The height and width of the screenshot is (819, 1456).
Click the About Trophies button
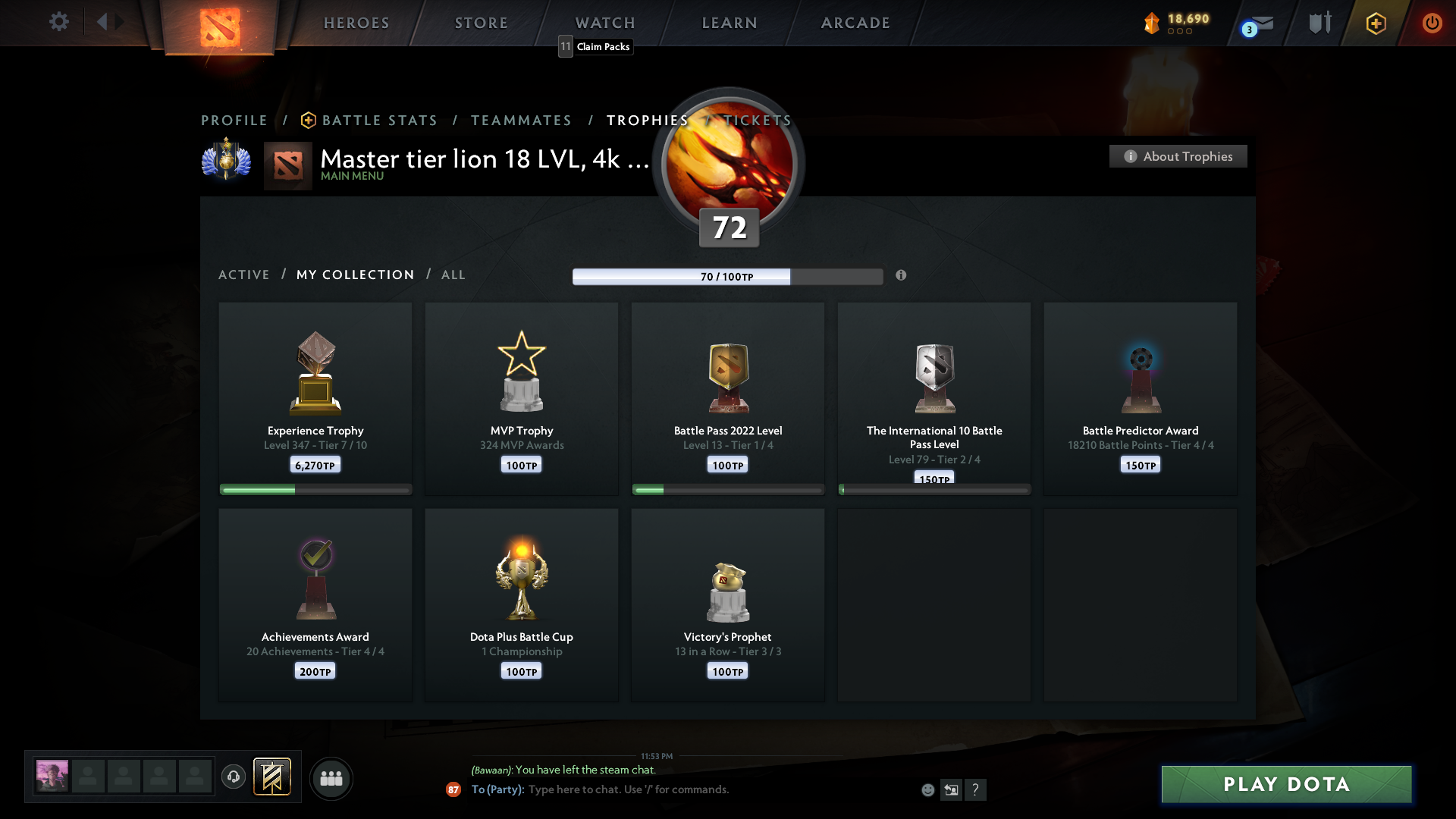pos(1178,156)
